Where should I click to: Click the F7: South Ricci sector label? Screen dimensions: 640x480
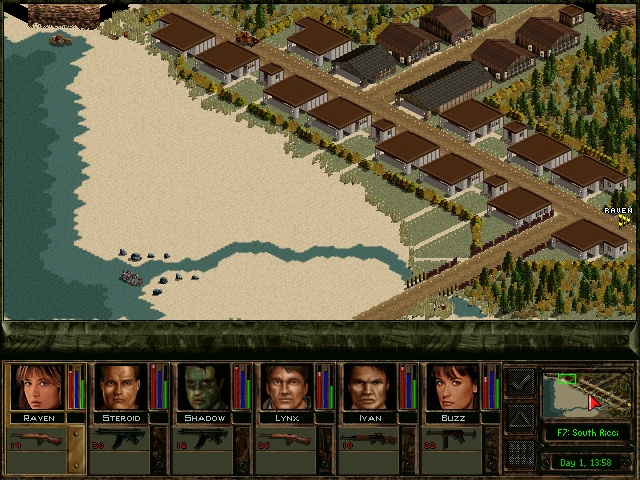tap(588, 433)
